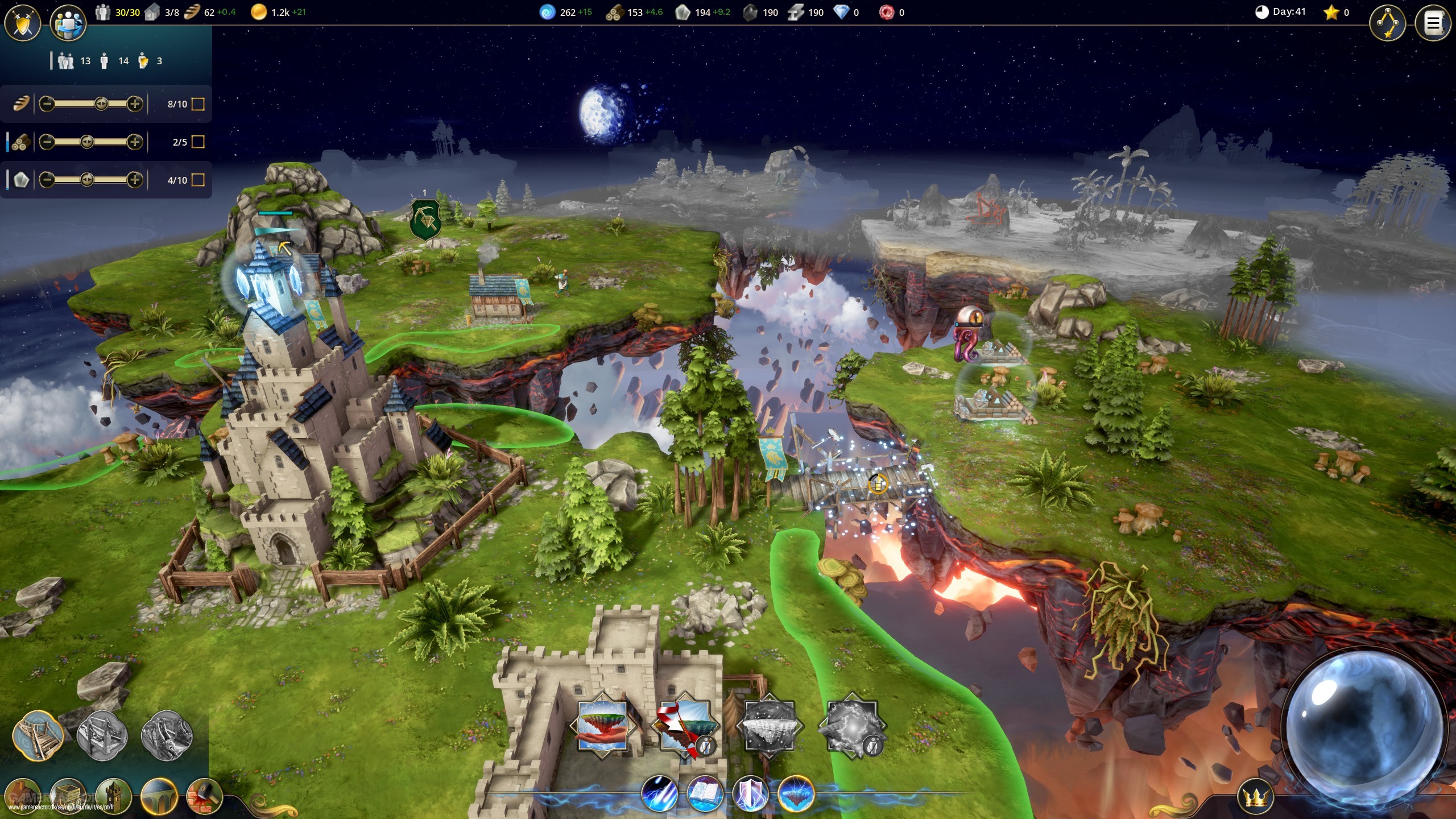Tick the checkbox beside stone 4/10

pyautogui.click(x=198, y=180)
